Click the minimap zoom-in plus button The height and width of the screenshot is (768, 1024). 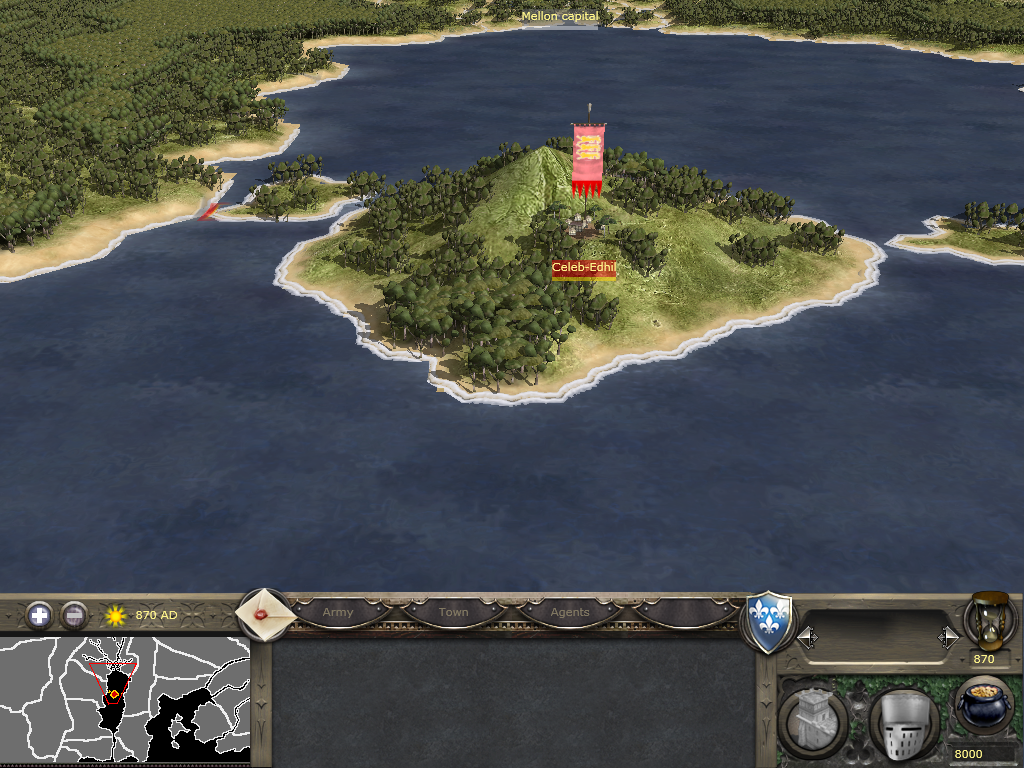click(x=39, y=615)
